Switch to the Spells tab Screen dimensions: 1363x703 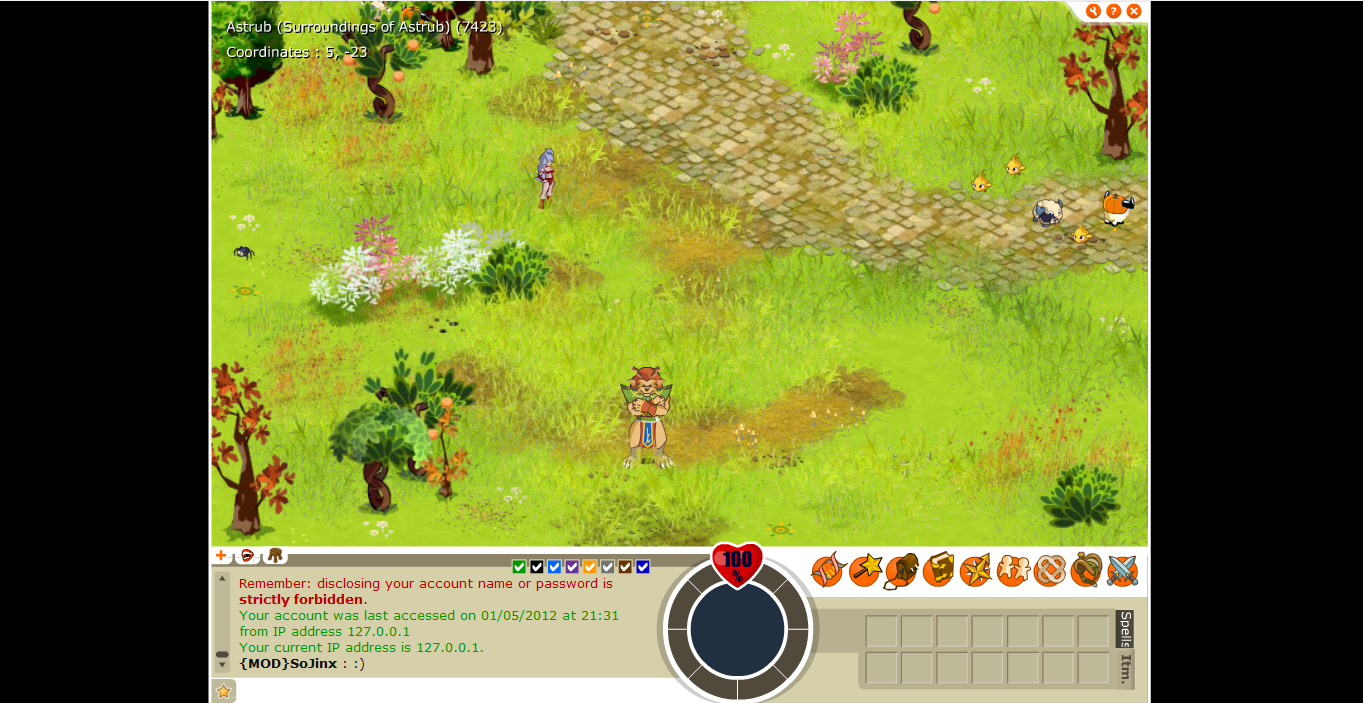click(1125, 628)
